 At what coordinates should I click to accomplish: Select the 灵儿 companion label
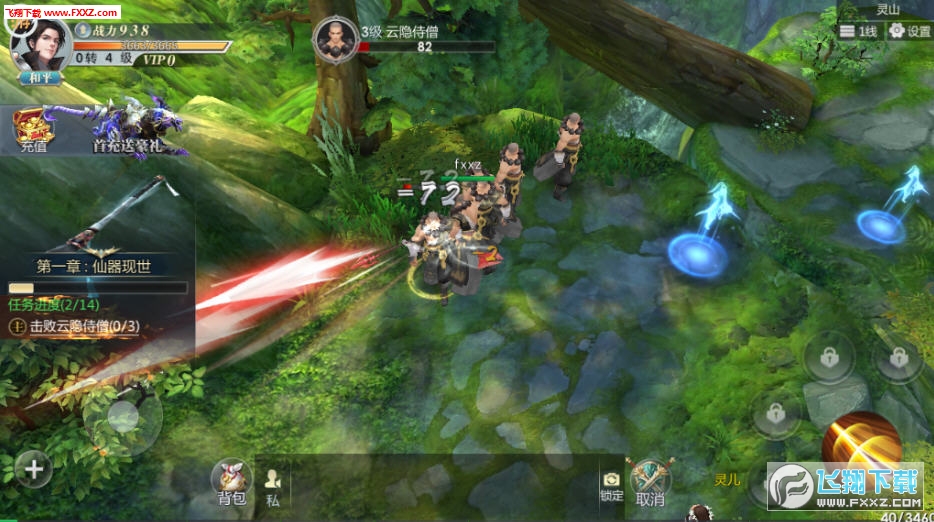pyautogui.click(x=728, y=480)
